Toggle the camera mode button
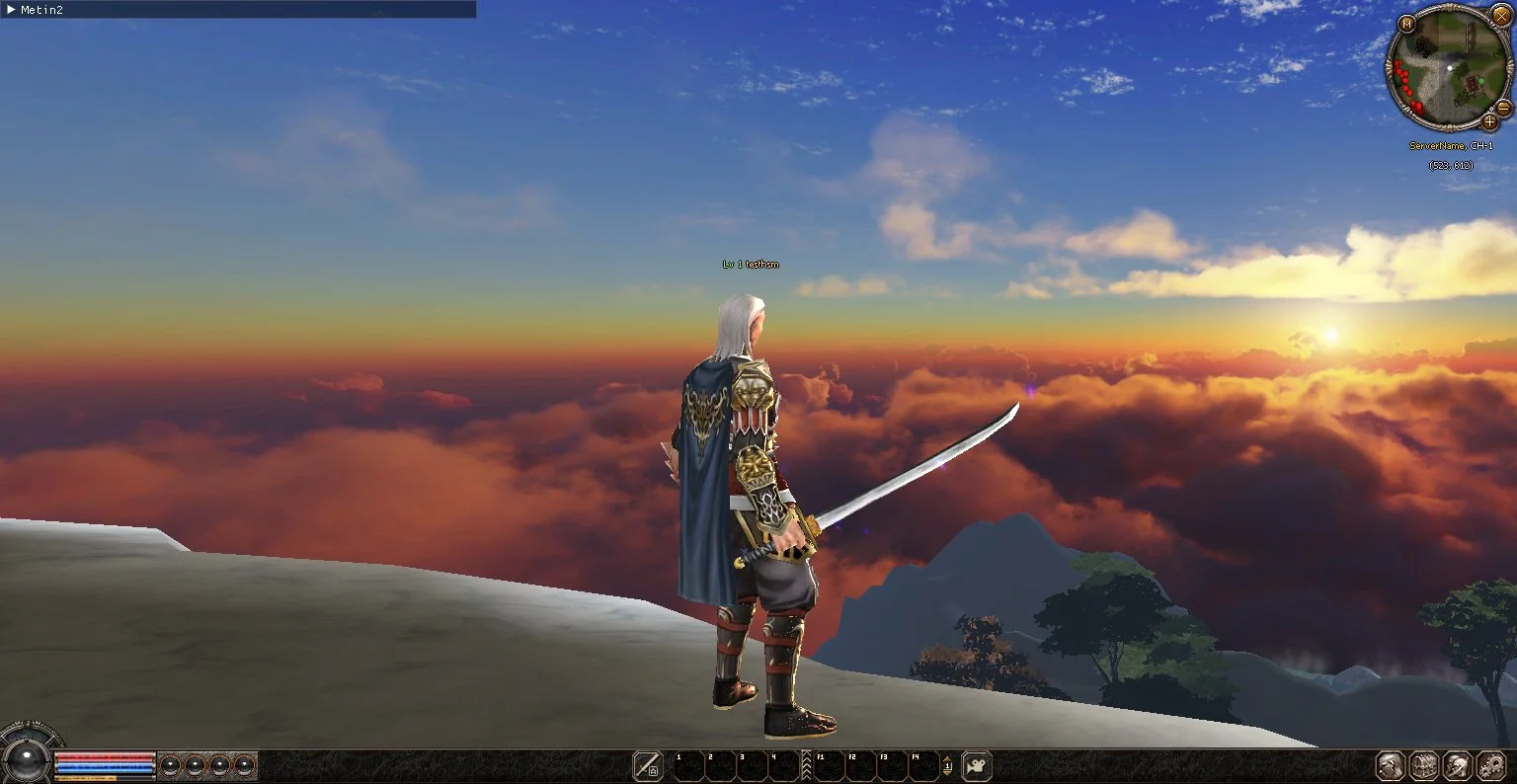Screen dimensions: 1517x784 point(976,765)
